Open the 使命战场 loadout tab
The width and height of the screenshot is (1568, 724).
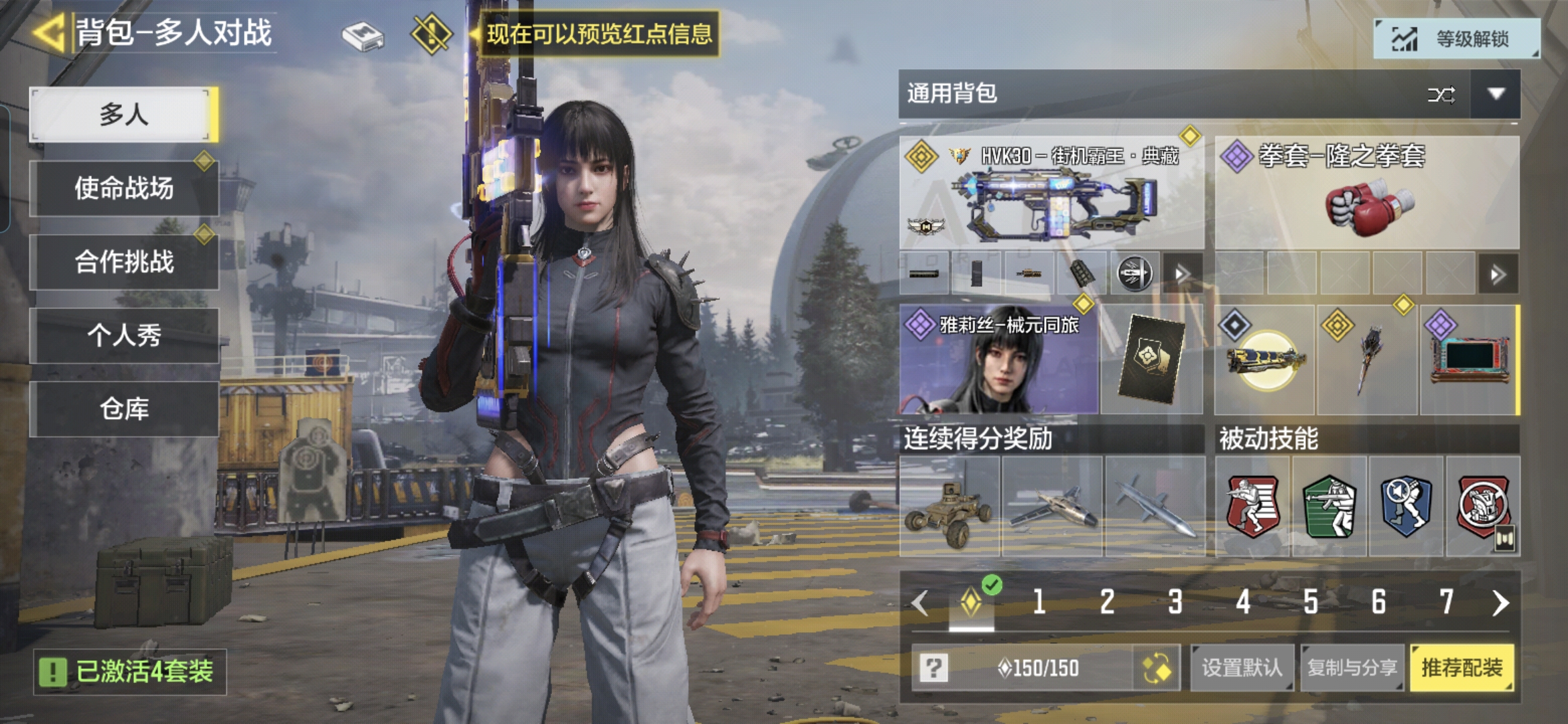124,188
